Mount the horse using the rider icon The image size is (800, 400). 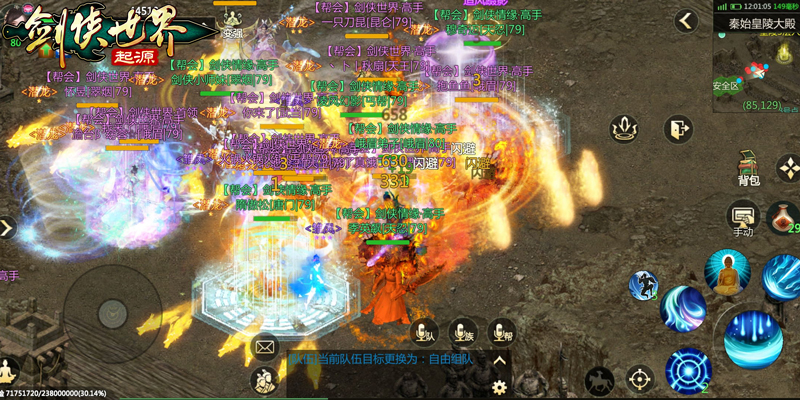click(599, 380)
